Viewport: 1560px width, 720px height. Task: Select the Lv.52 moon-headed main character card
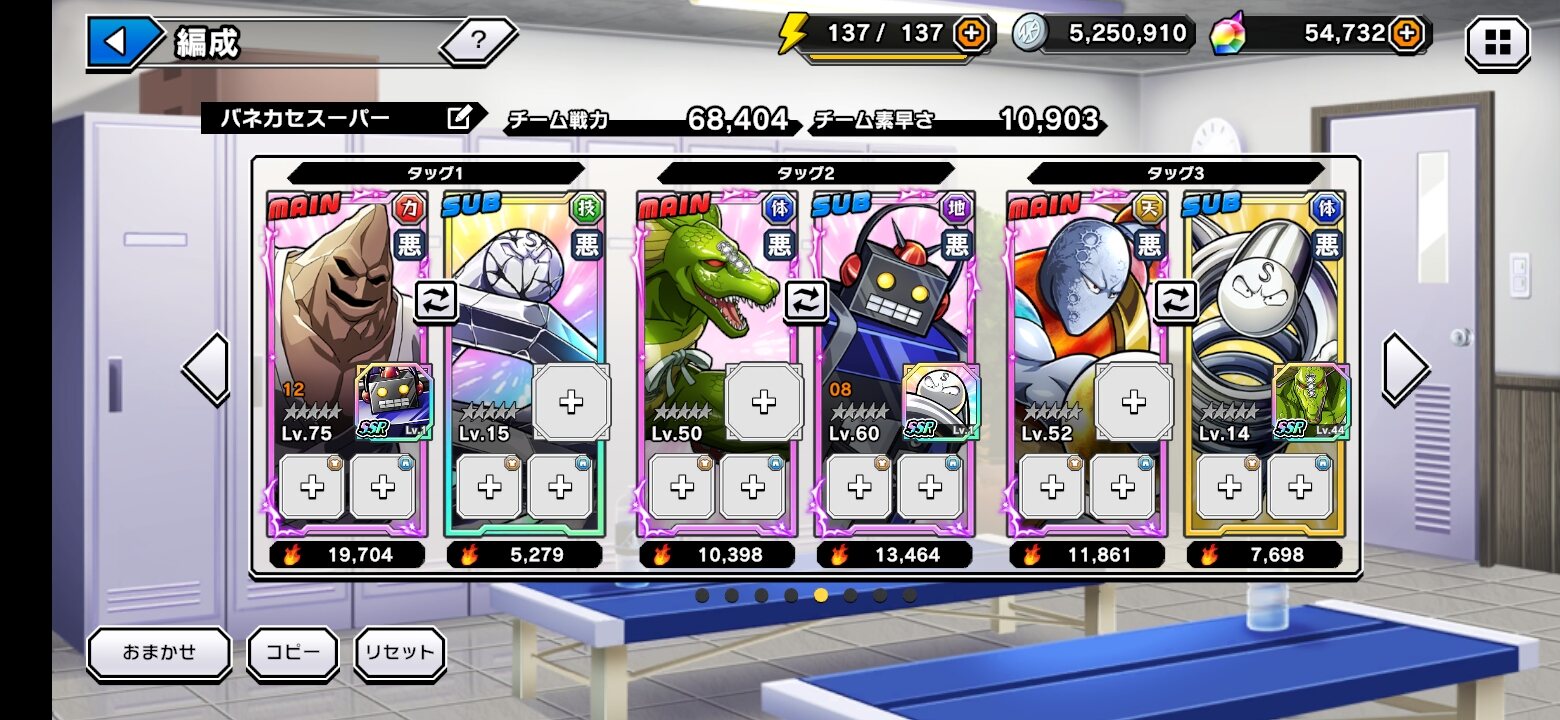click(x=1070, y=290)
